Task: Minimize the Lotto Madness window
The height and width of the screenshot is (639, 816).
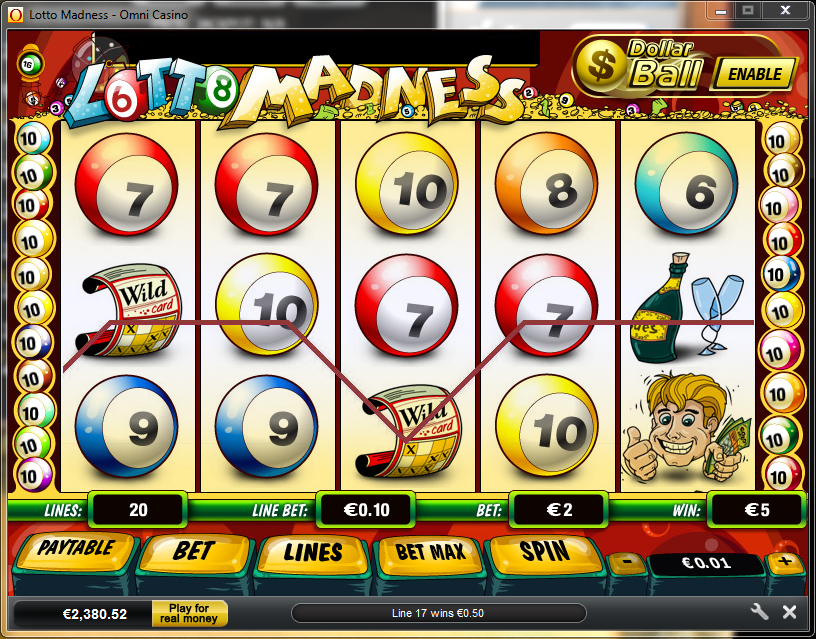Action: click(718, 10)
